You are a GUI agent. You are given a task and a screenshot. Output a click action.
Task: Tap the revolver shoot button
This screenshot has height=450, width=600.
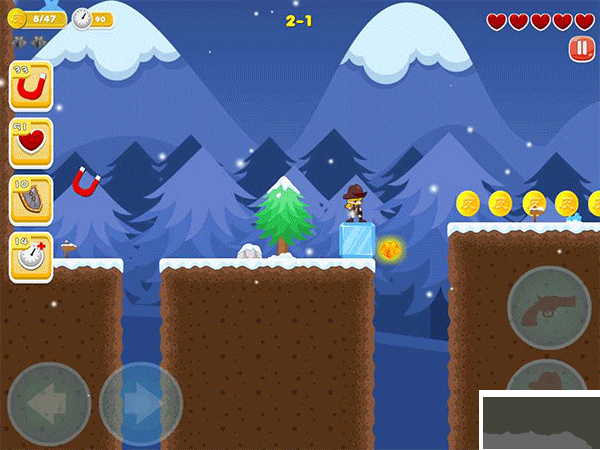(549, 307)
